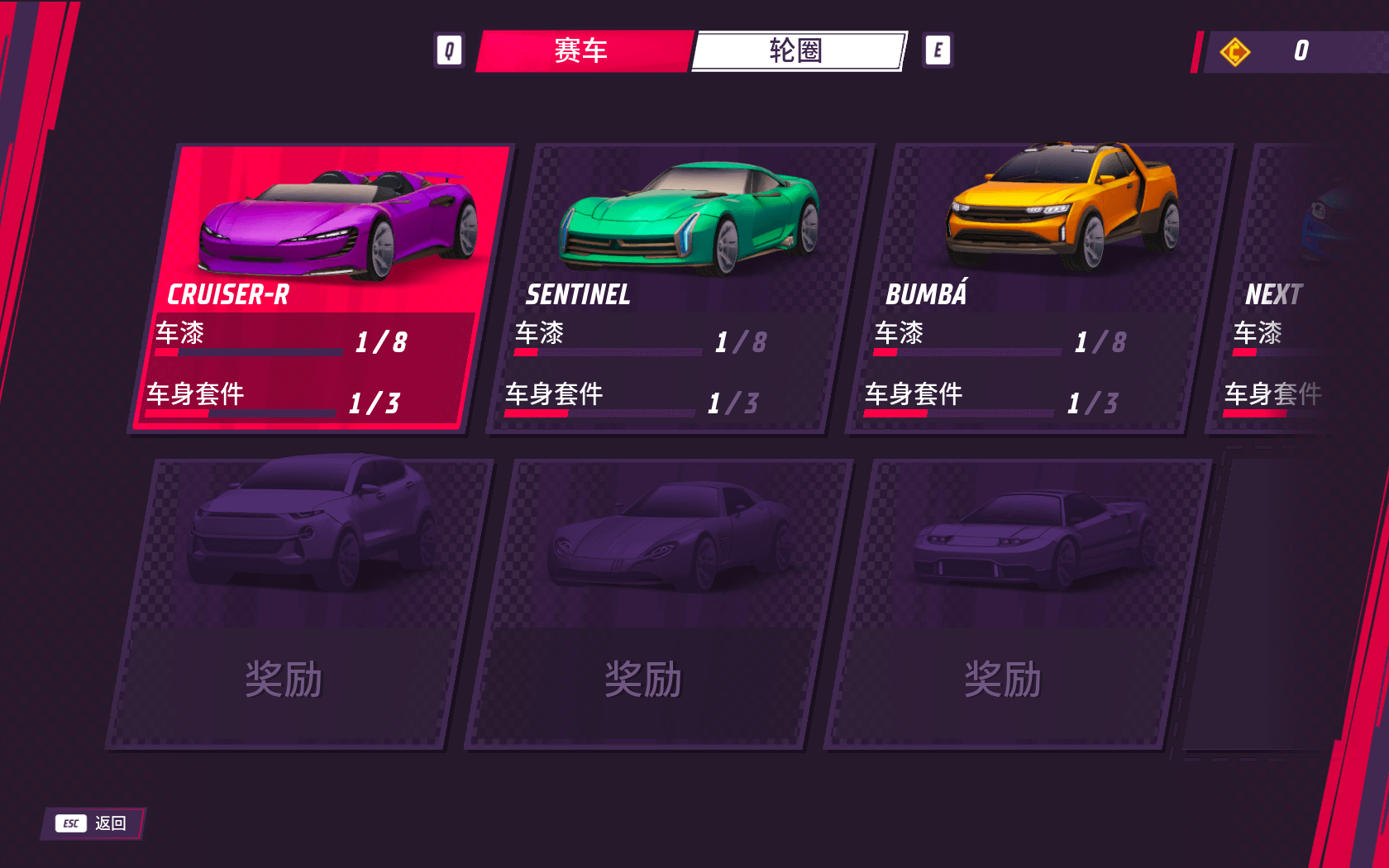Click the 车漆 1/8 progress bar on CRUISER-R
1389x868 pixels.
(x=248, y=351)
